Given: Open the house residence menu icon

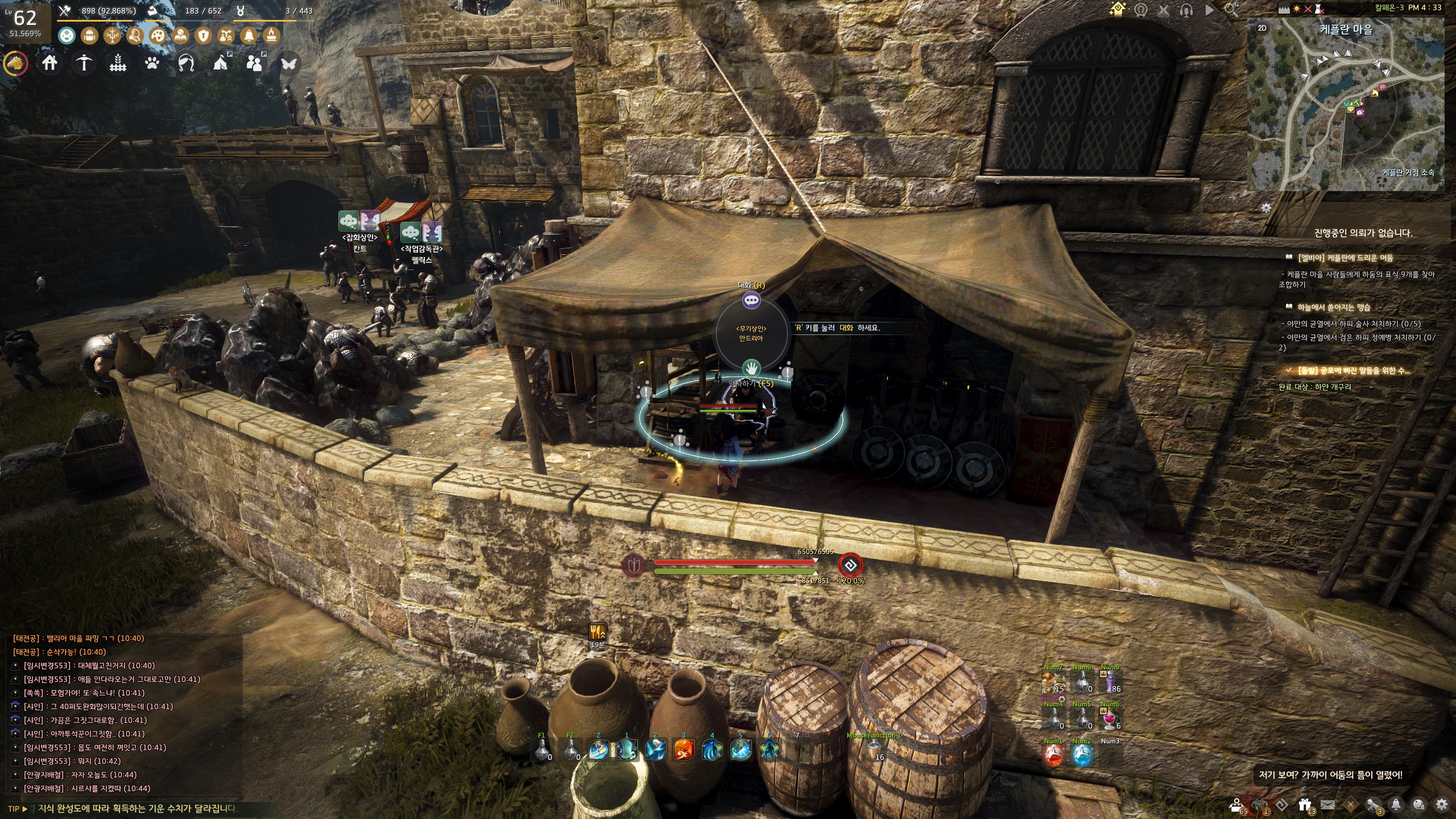Looking at the screenshot, I should tap(49, 63).
